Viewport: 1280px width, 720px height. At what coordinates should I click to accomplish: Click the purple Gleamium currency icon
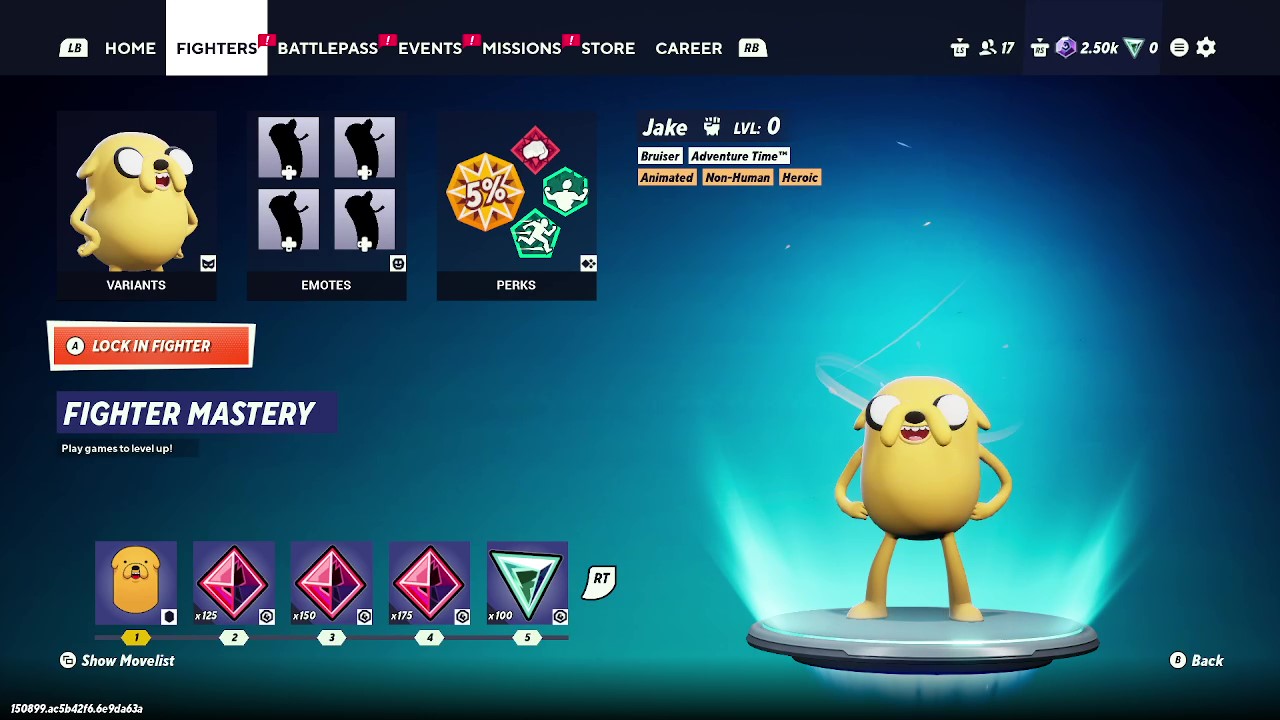1064,47
